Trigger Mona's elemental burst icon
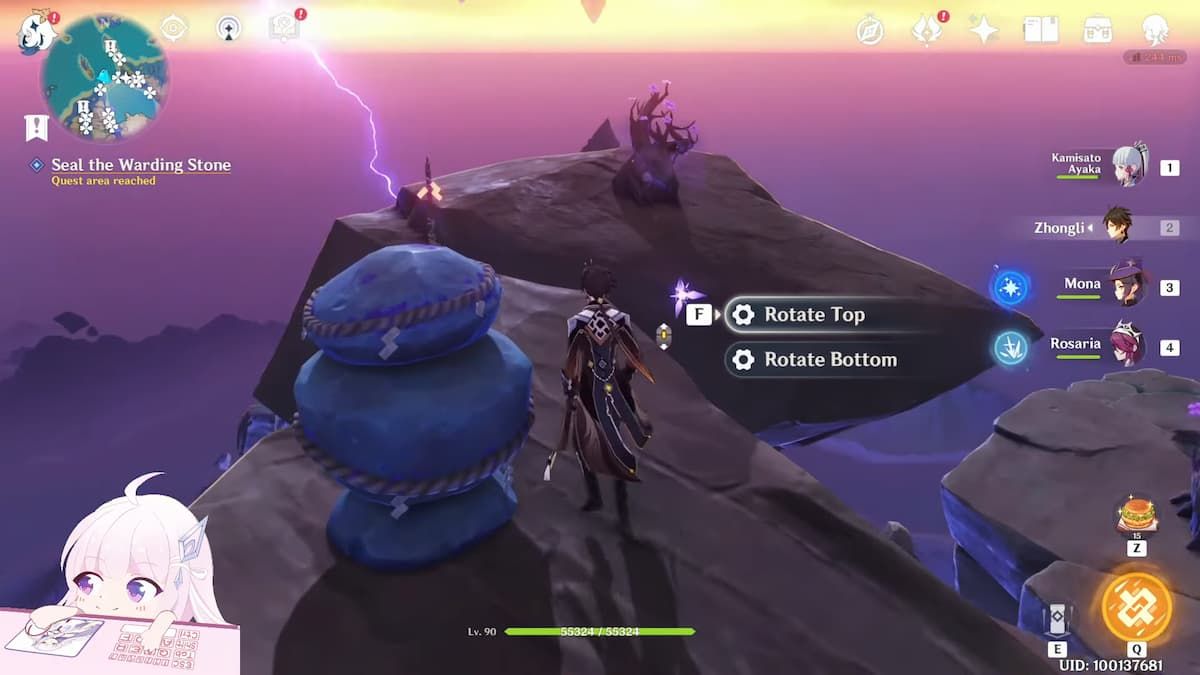1200x675 pixels. 1010,287
